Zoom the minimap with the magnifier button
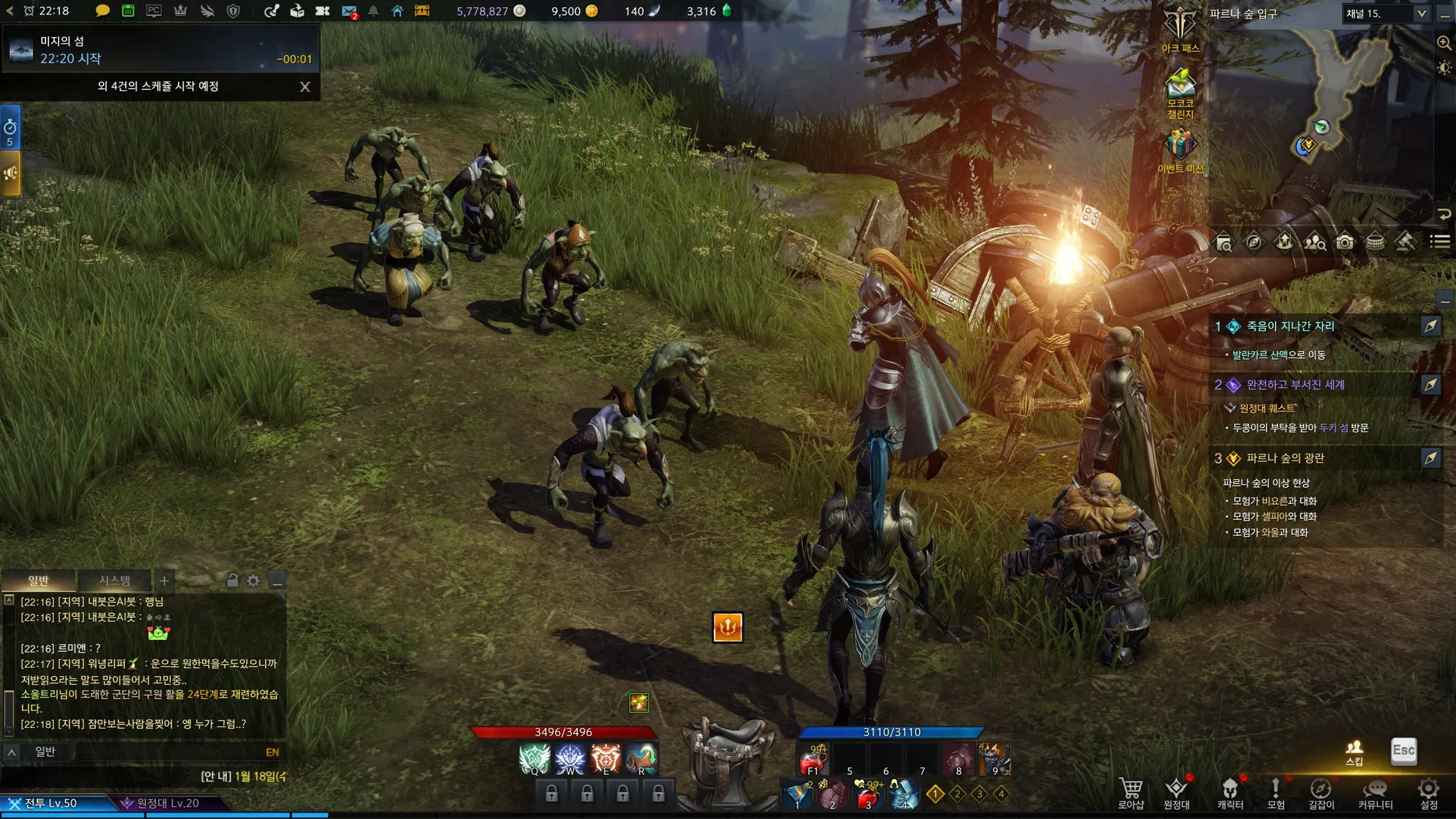 (x=1444, y=43)
